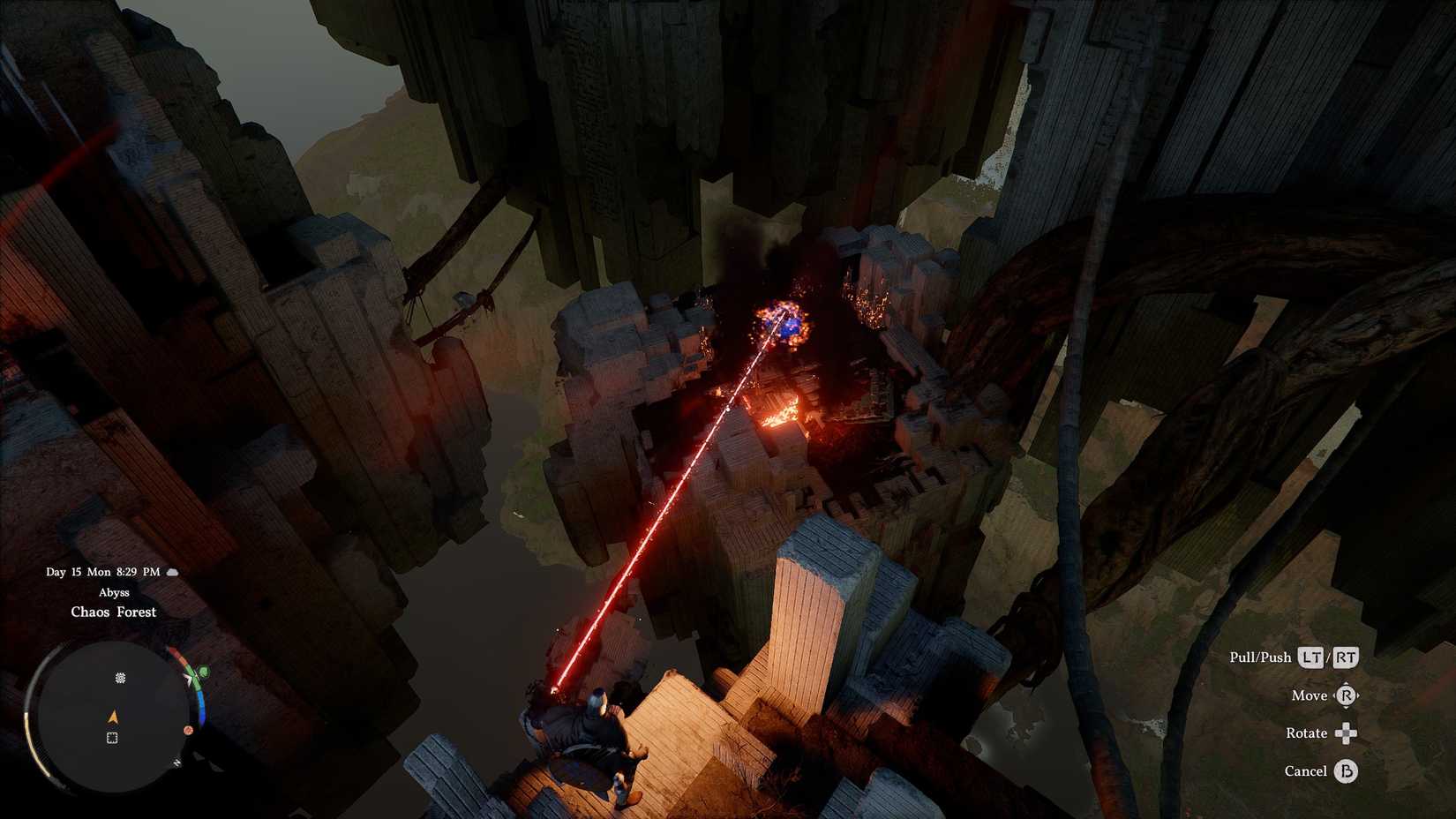
Task: Click the Day 15 Mon 8:29 PM time display
Action: 102,572
